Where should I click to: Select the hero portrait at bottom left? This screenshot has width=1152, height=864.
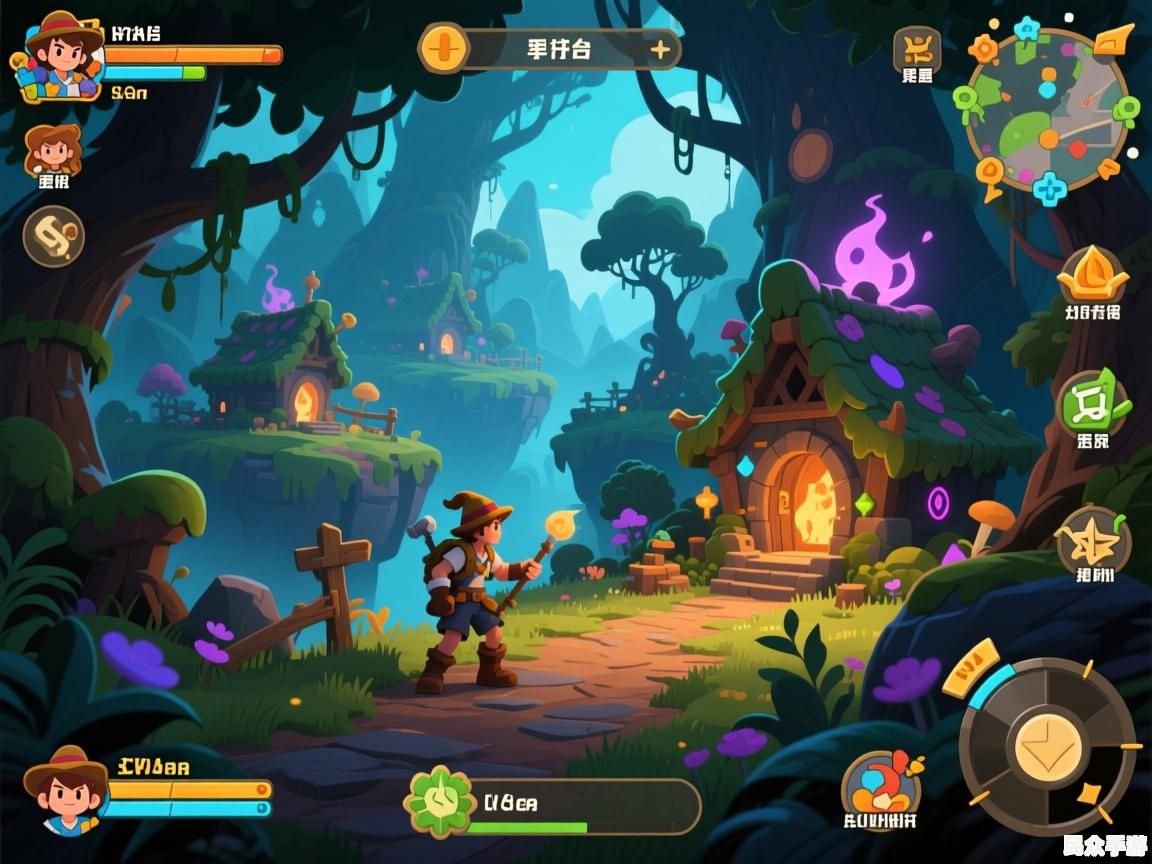pos(66,788)
